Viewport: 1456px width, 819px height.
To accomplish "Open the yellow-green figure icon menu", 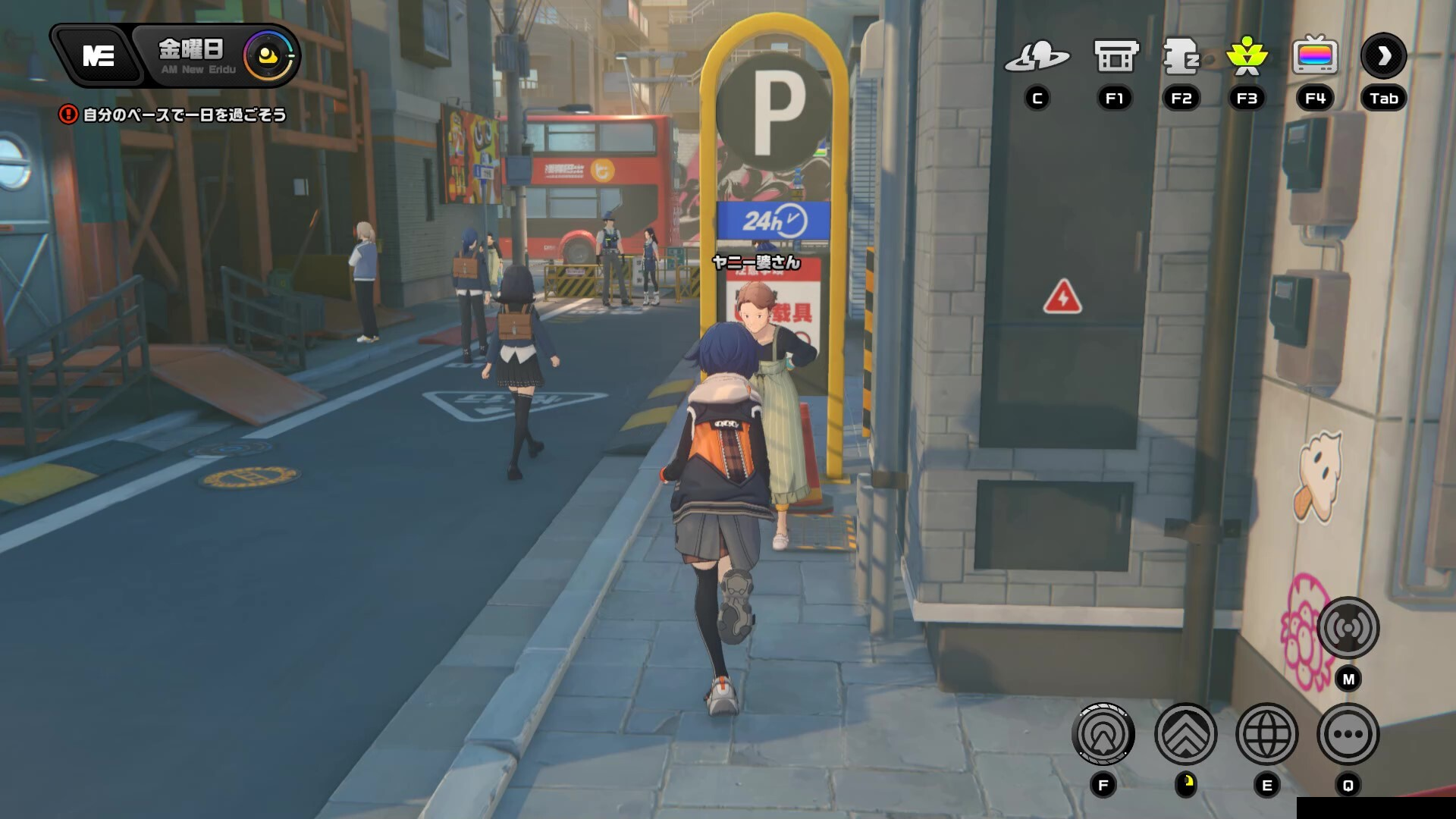I will point(1247,56).
